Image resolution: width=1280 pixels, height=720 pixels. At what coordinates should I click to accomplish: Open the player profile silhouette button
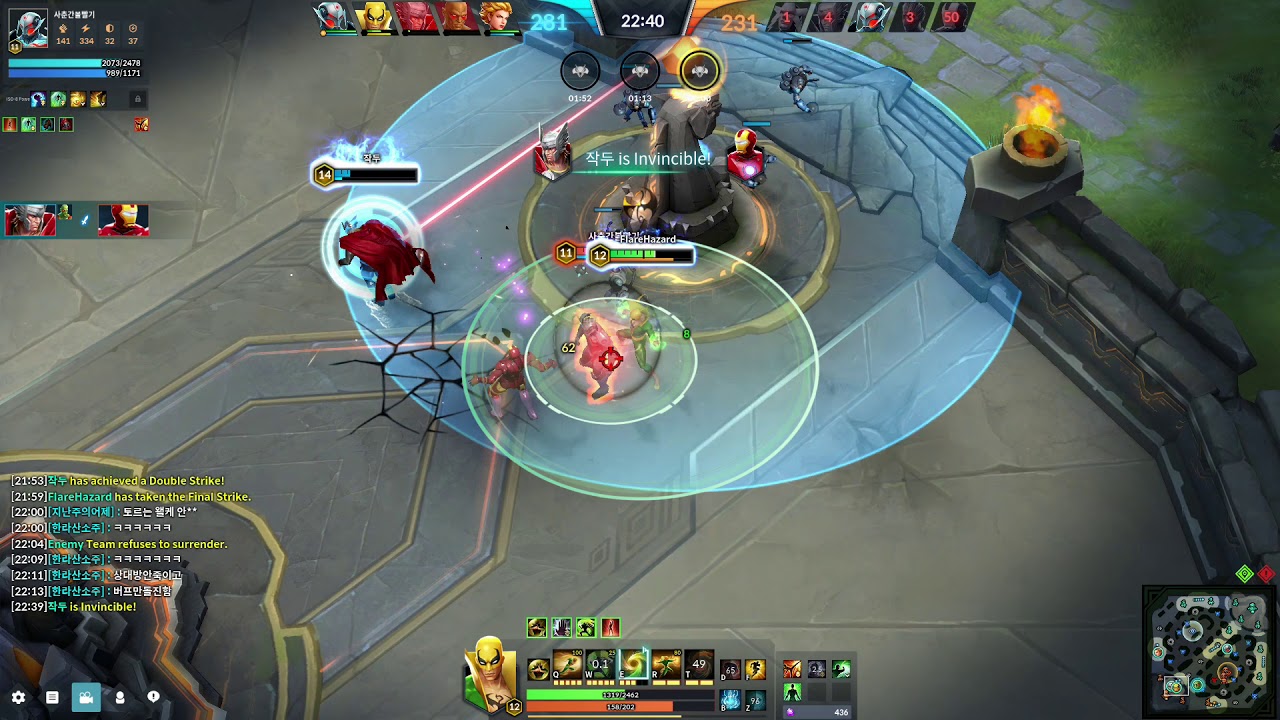120,697
